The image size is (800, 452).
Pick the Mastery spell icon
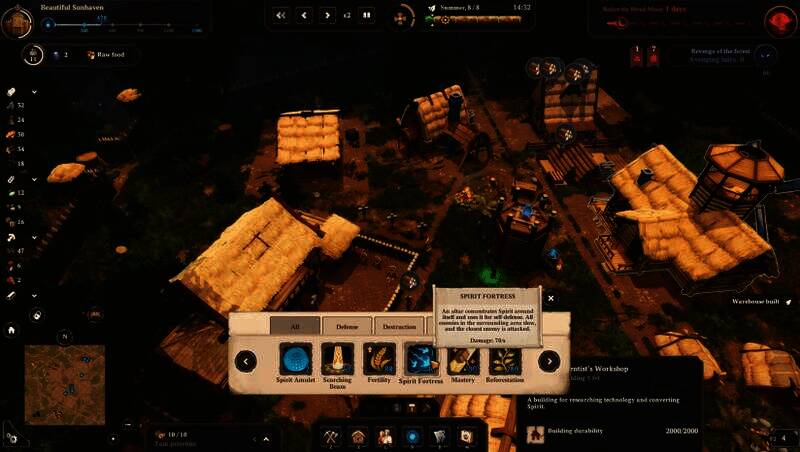tap(462, 360)
